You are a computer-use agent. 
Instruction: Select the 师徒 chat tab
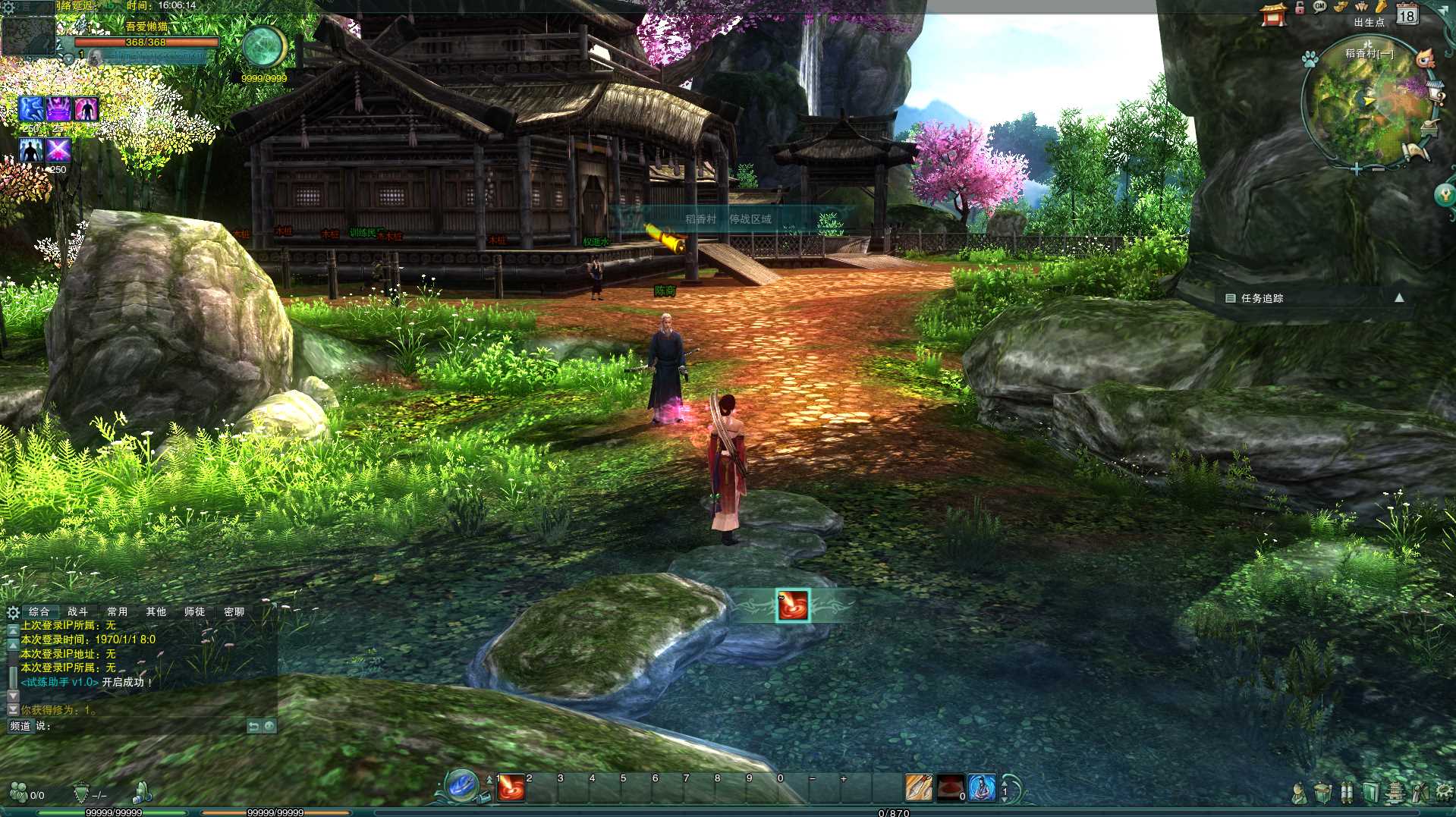194,611
